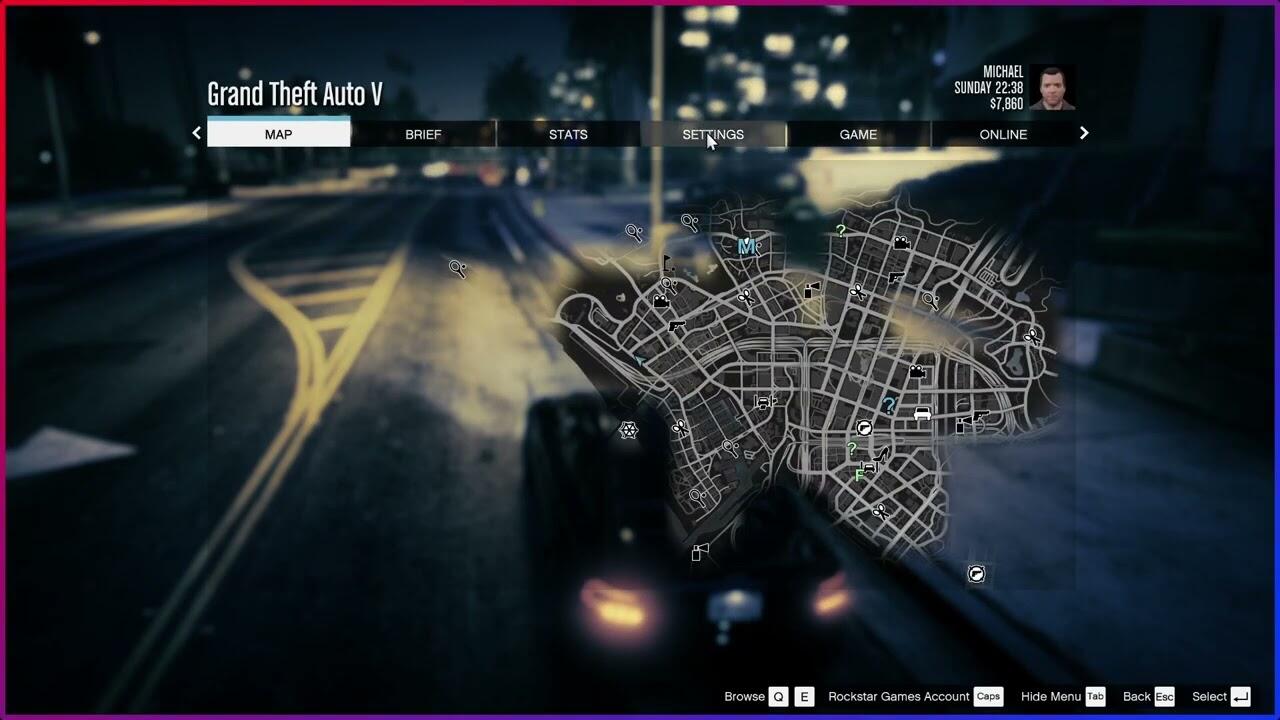Click the right arrow beside the tabs
1280x720 pixels.
coord(1083,133)
